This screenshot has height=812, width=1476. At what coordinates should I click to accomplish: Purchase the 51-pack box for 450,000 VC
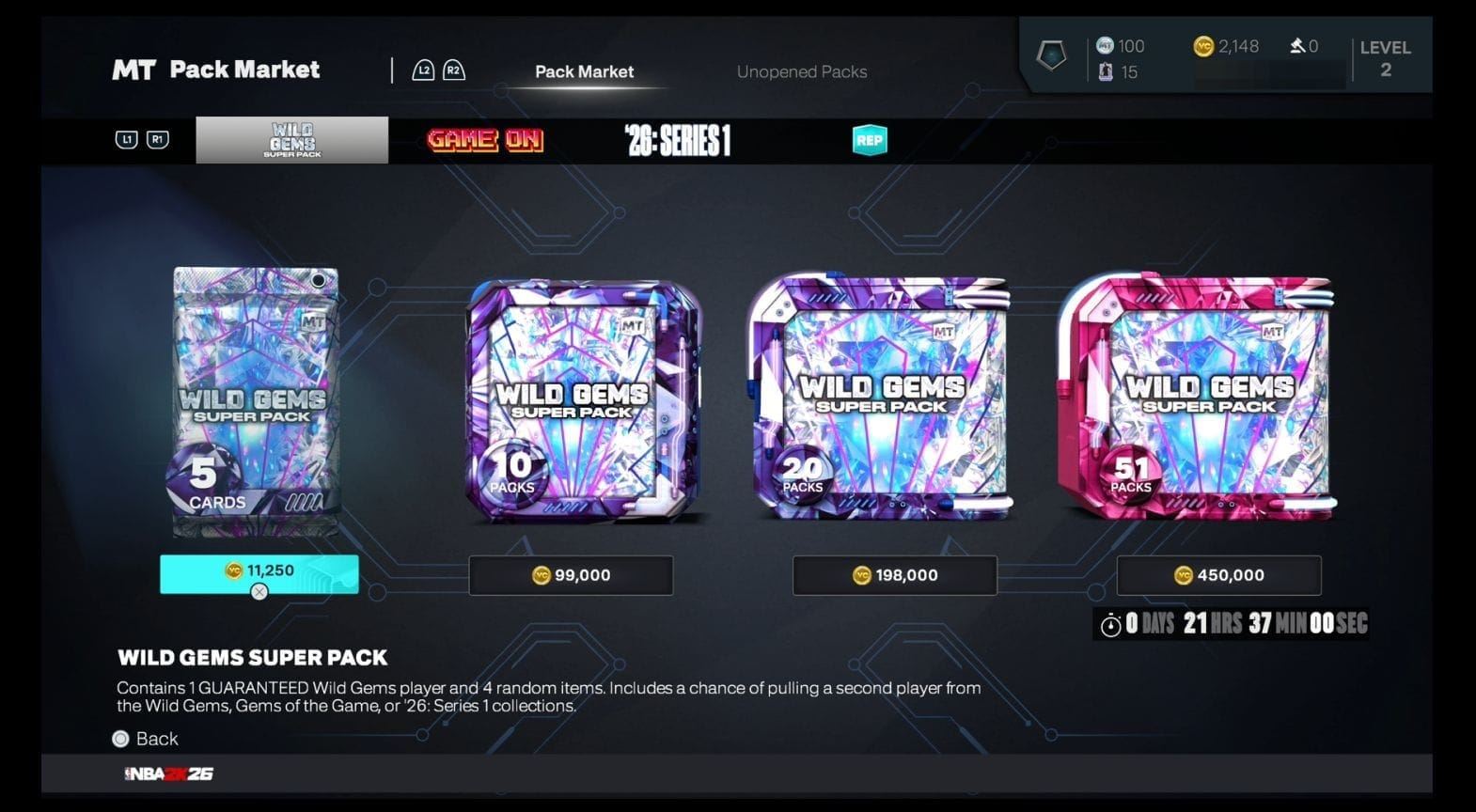(1218, 575)
